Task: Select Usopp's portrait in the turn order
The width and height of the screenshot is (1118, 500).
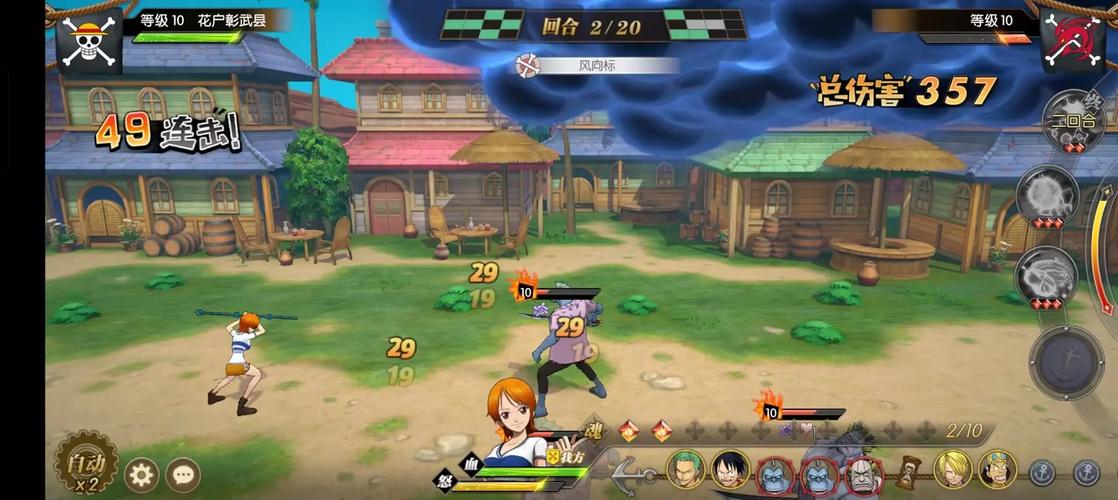Action: [997, 469]
